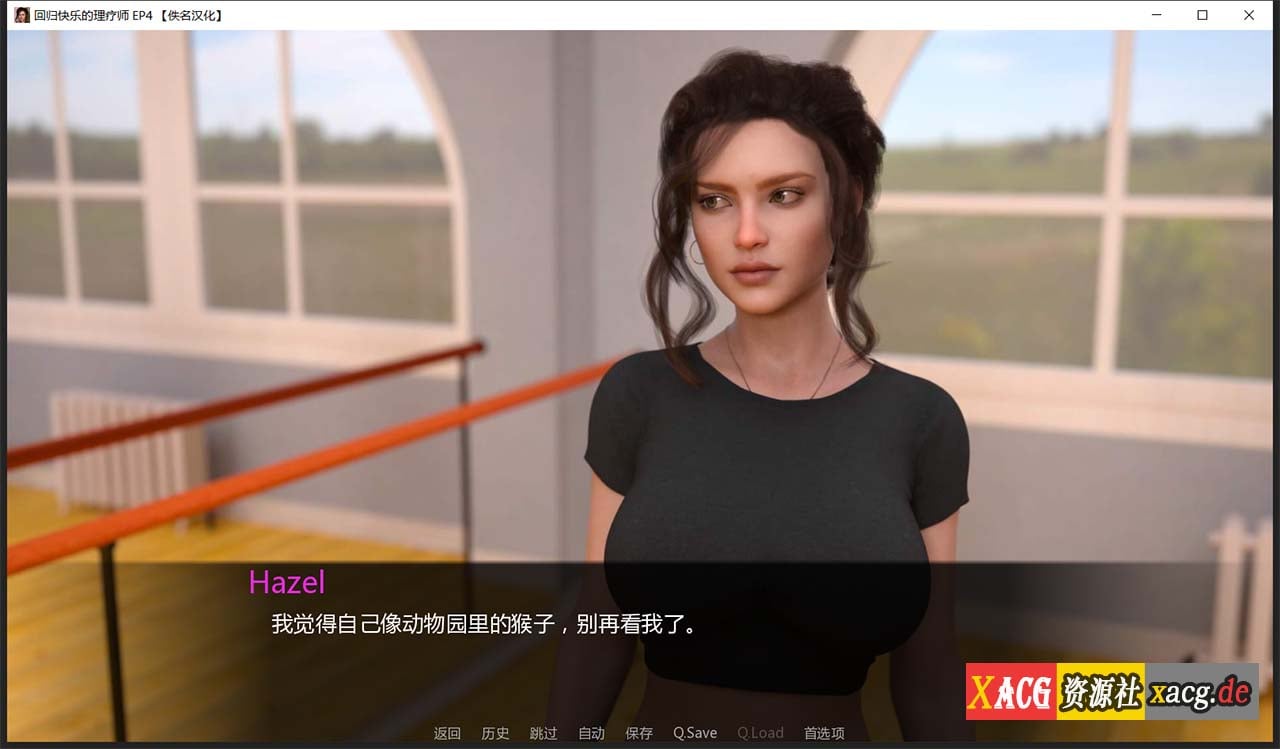The width and height of the screenshot is (1280, 749).
Task: Perform a Q.Save quick save
Action: pyautogui.click(x=695, y=733)
